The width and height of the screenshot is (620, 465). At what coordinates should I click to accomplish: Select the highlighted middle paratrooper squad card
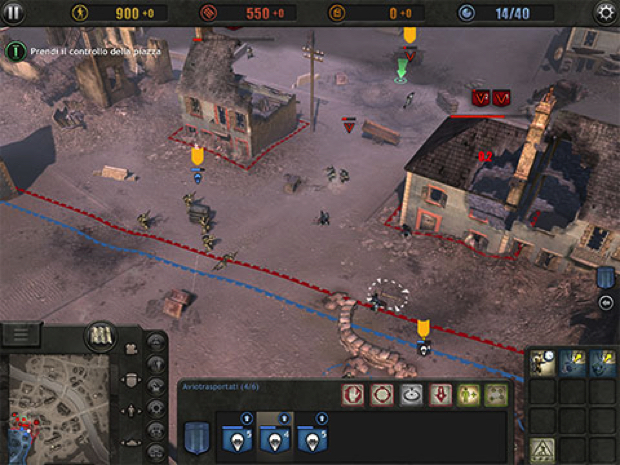(276, 437)
